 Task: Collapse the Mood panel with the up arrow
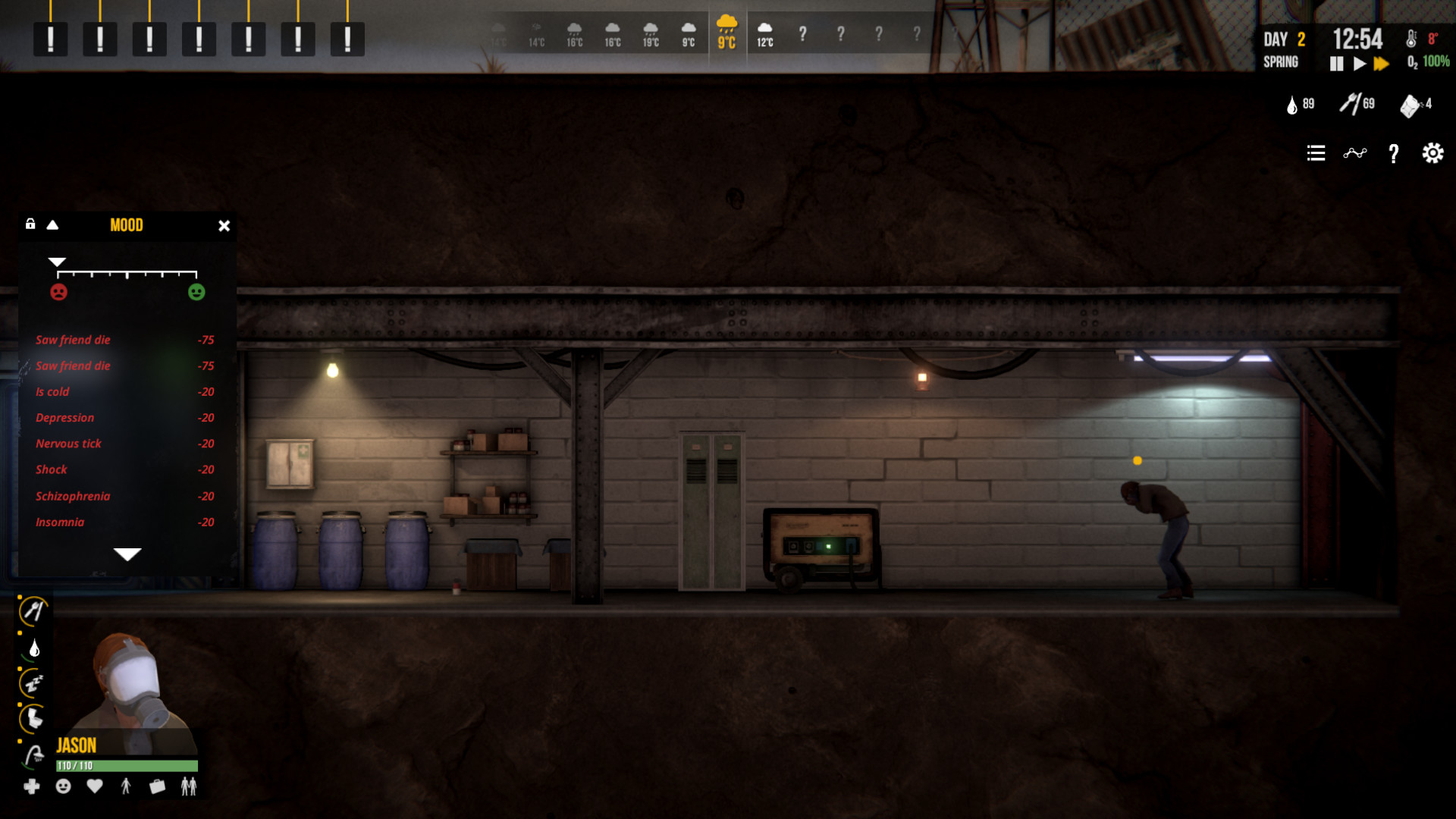[52, 225]
